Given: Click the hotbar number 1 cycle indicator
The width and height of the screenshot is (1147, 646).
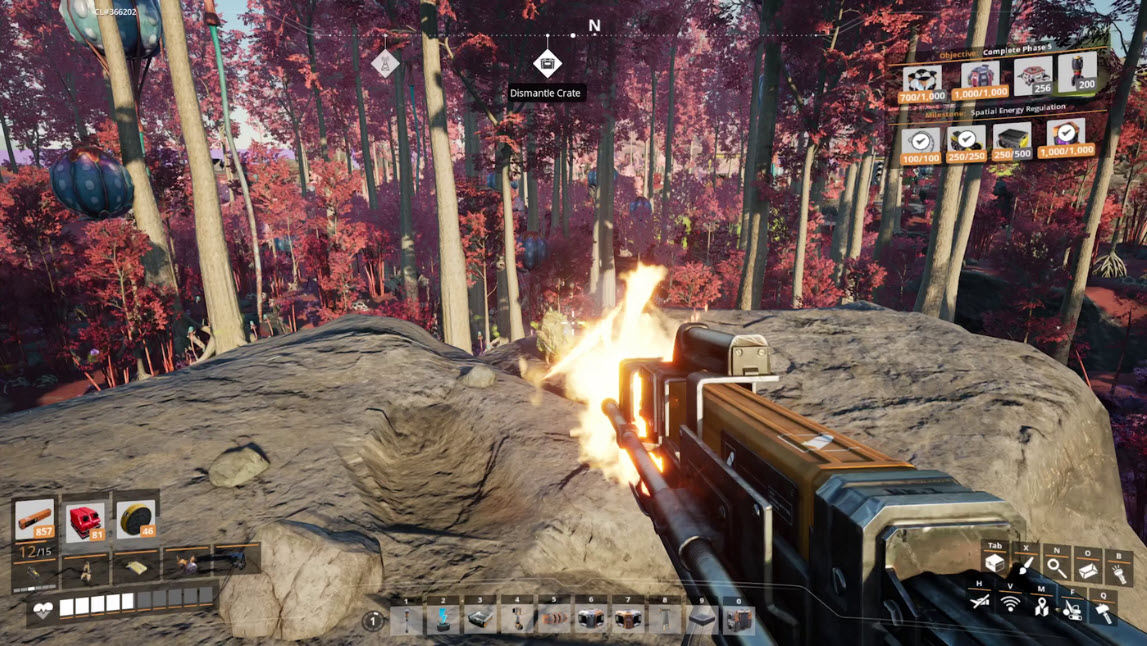Looking at the screenshot, I should click(373, 621).
